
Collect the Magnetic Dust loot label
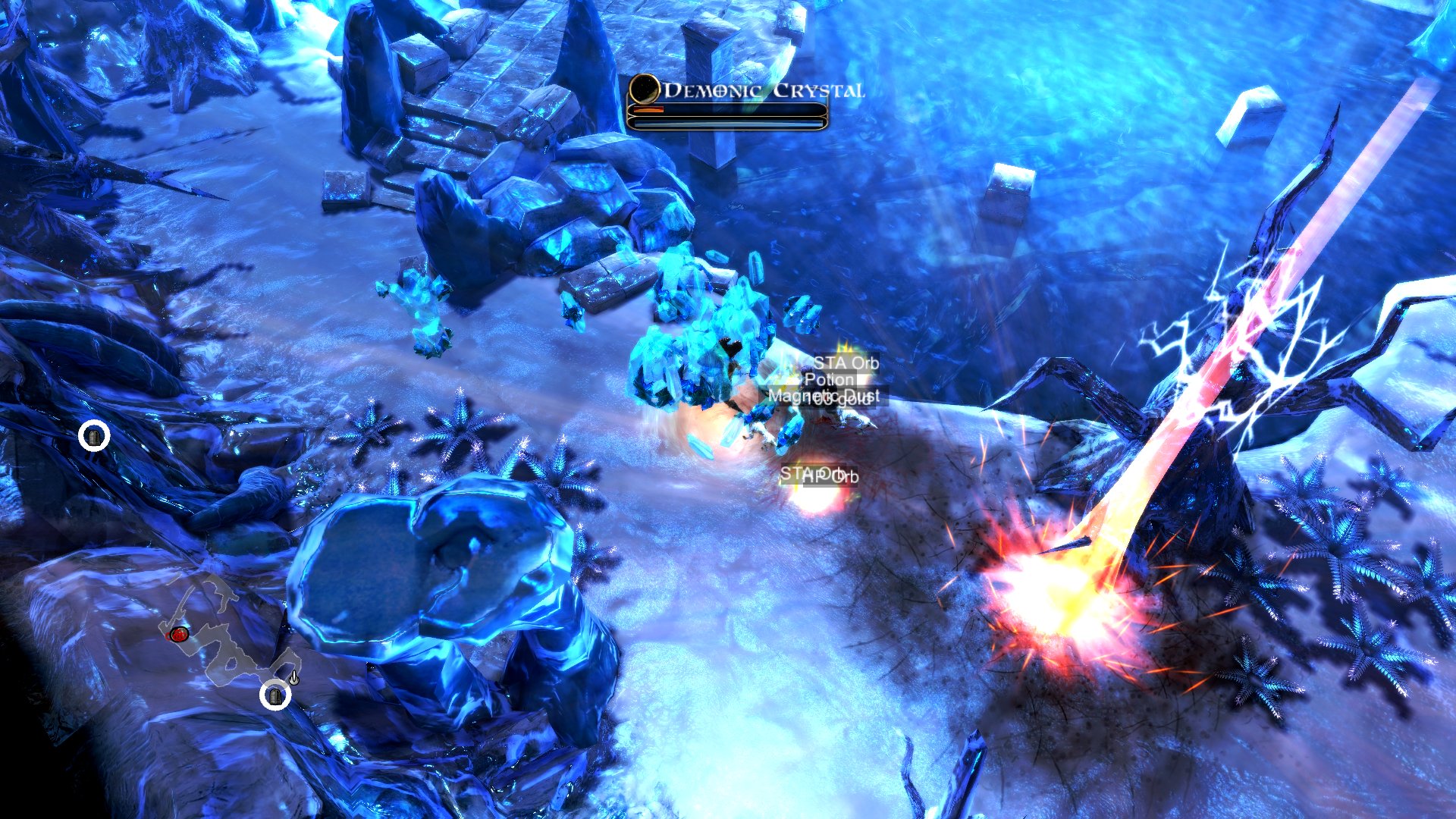(x=805, y=395)
